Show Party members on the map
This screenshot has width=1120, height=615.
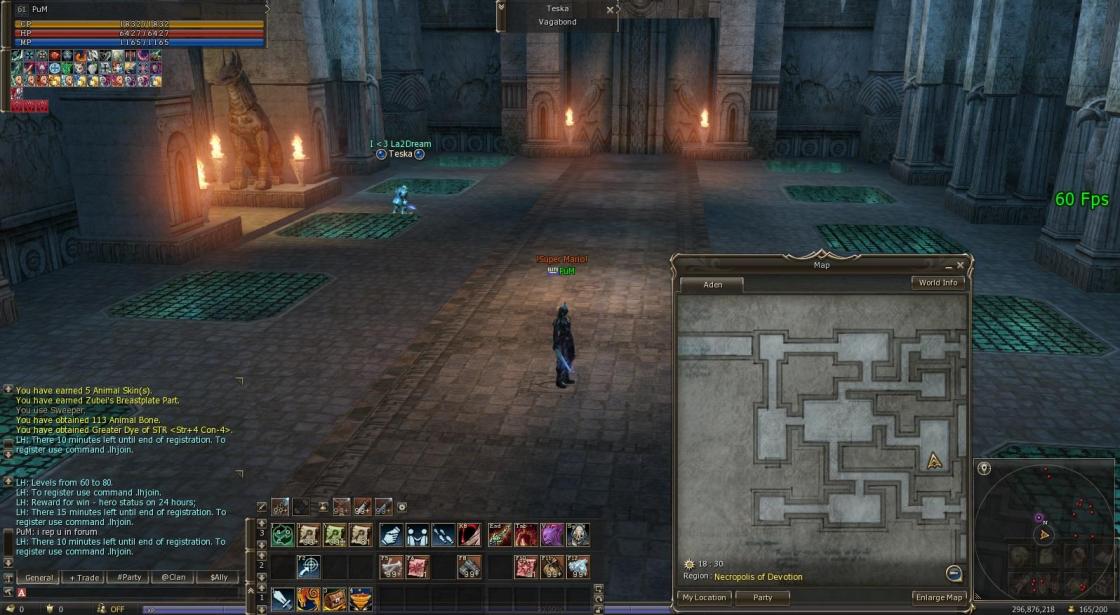[762, 598]
